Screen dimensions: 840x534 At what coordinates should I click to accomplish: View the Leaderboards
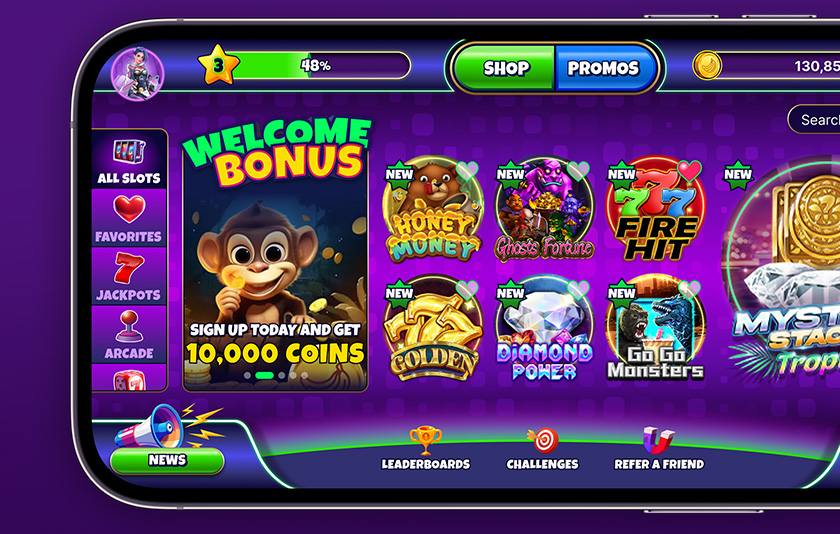[425, 449]
